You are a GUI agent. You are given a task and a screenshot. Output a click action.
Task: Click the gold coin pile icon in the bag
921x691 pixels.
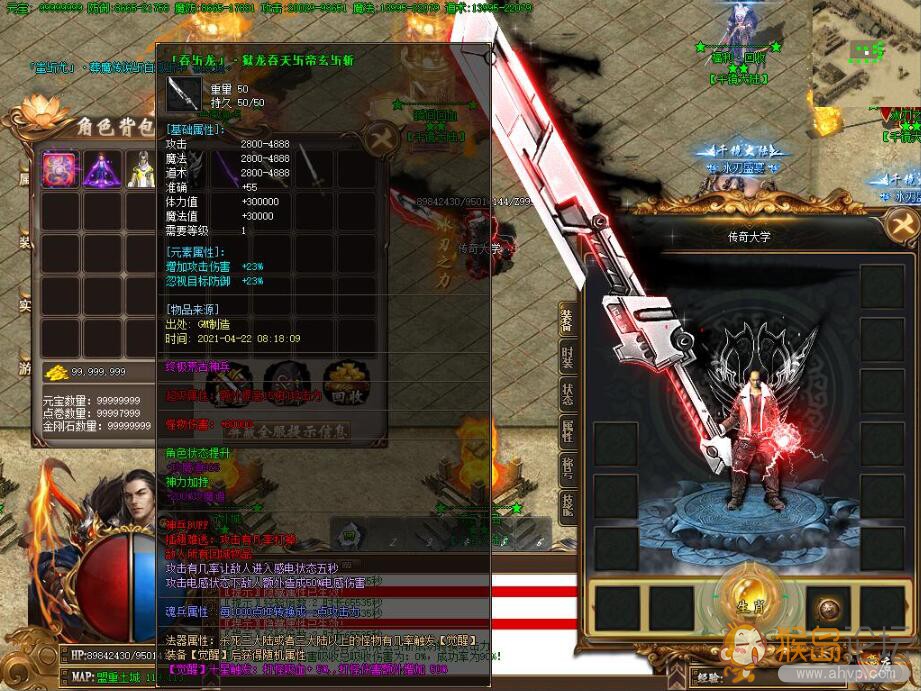point(56,373)
